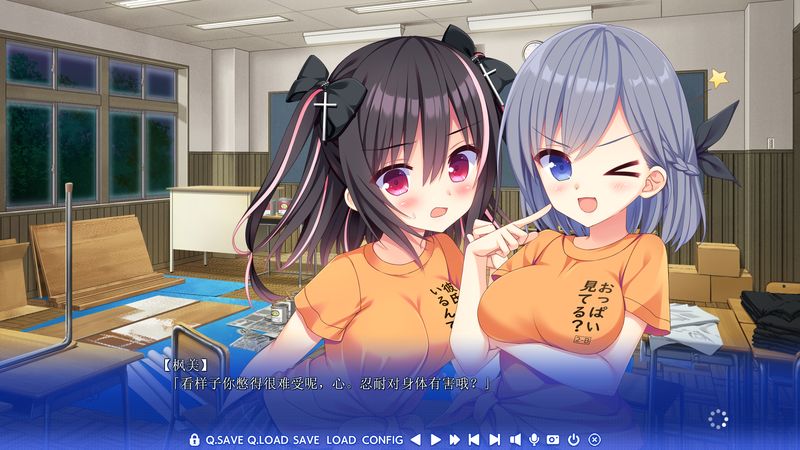This screenshot has height=450, width=800.
Task: Click the left-pointing triangle back button
Action: pyautogui.click(x=416, y=439)
